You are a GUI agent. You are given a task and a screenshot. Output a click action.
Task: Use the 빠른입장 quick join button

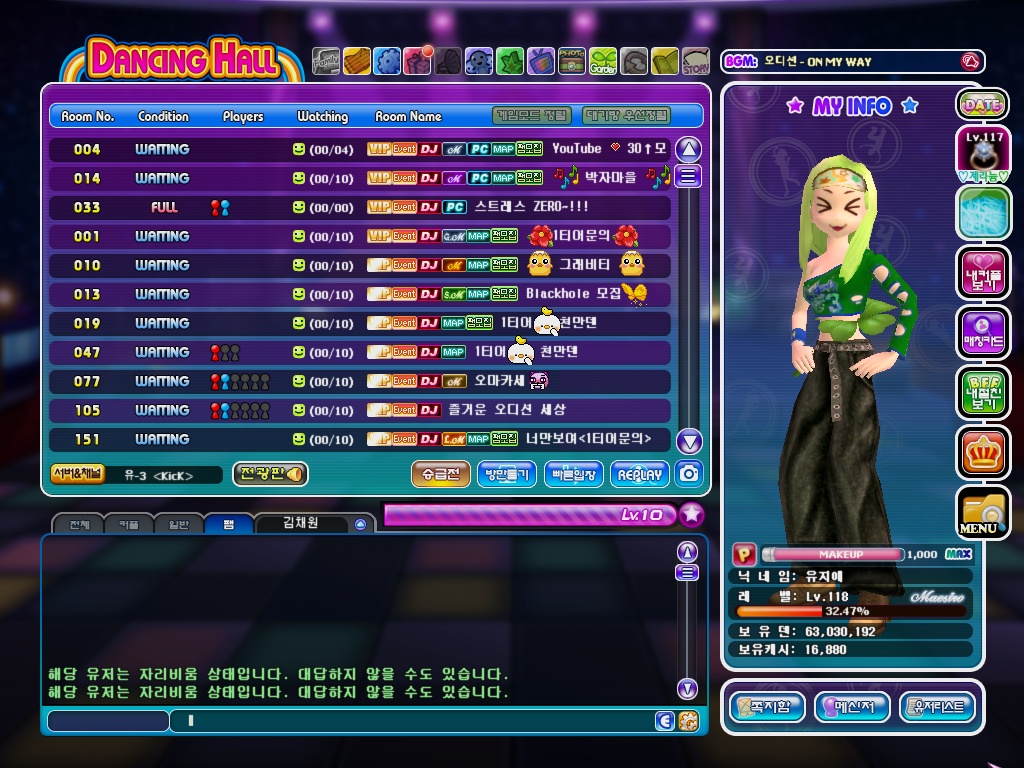click(573, 474)
